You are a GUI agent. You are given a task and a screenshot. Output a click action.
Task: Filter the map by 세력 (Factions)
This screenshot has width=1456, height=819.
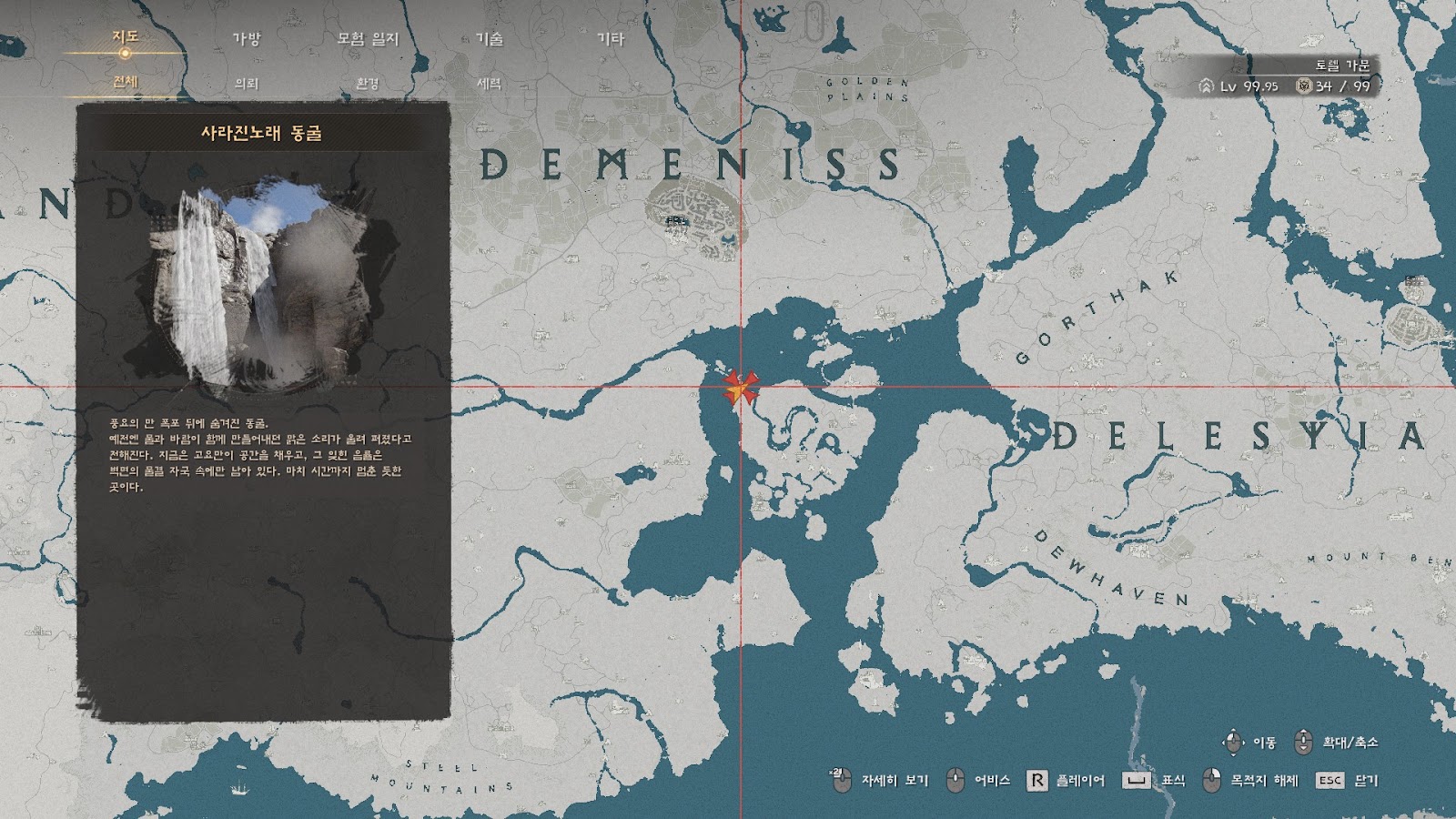[x=490, y=83]
